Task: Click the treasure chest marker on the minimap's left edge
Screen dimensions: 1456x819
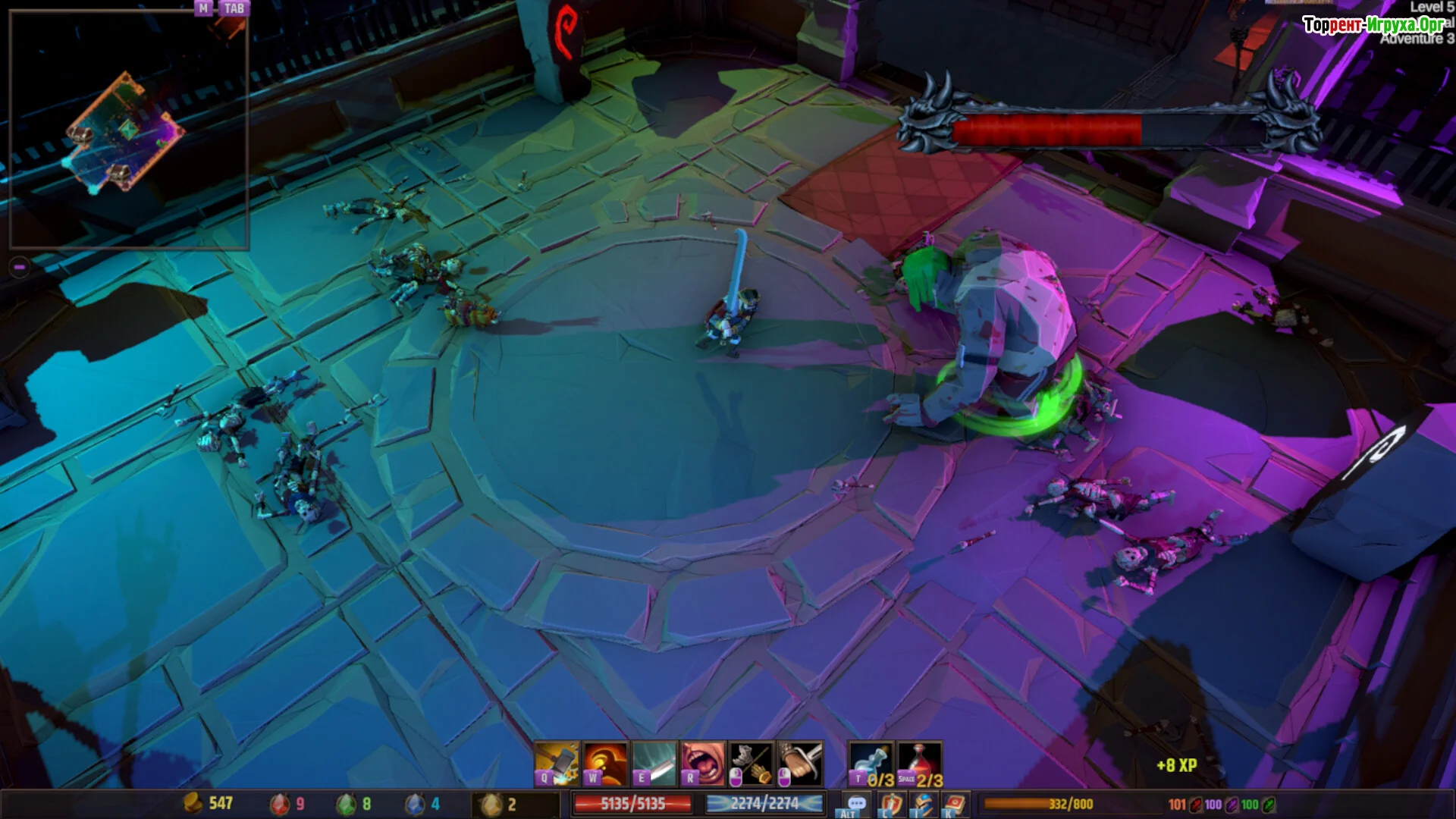Action: (80, 136)
